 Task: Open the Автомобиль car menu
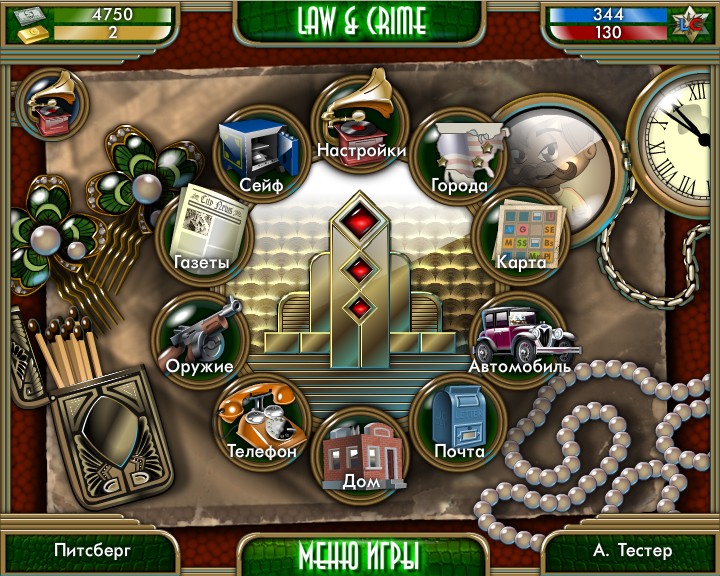click(x=519, y=338)
